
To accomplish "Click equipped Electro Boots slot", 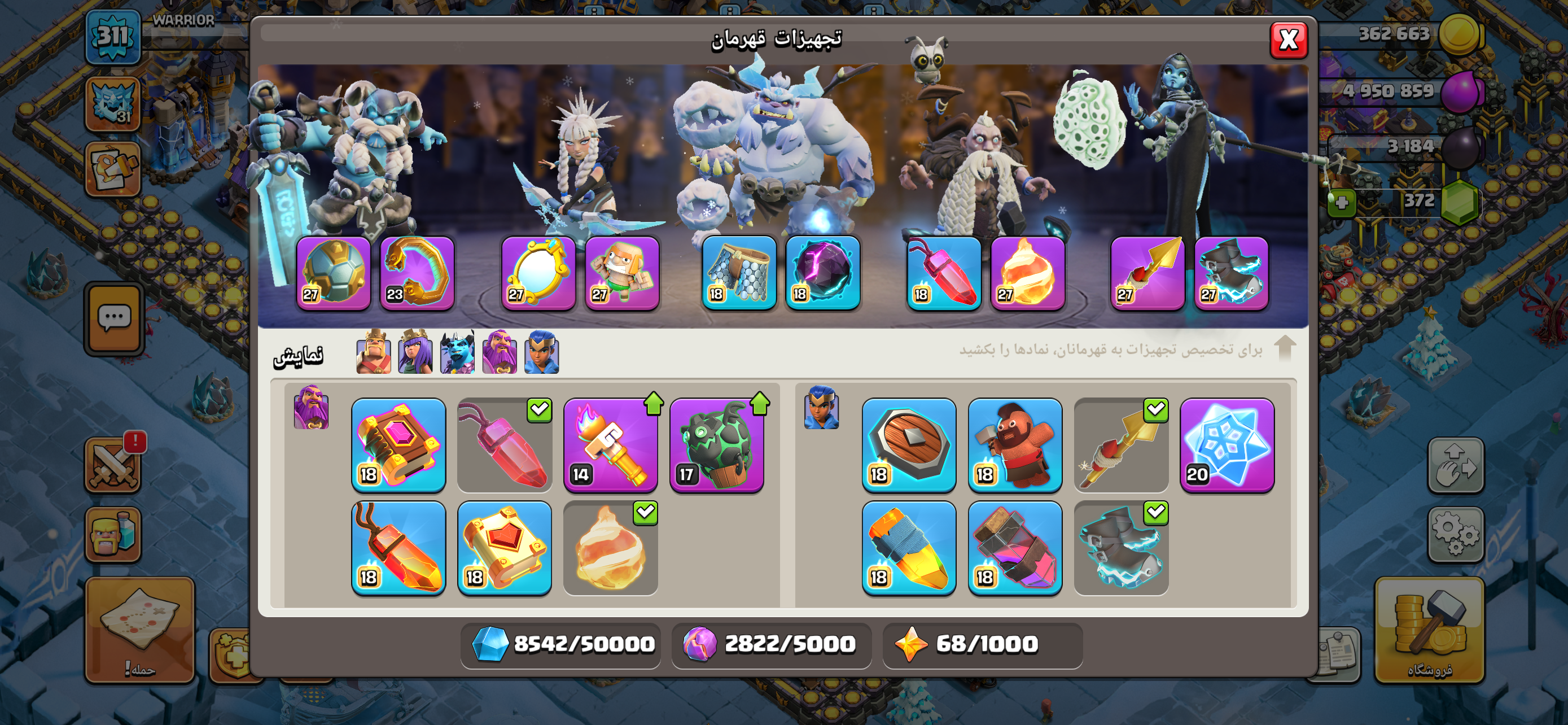I will [1231, 273].
